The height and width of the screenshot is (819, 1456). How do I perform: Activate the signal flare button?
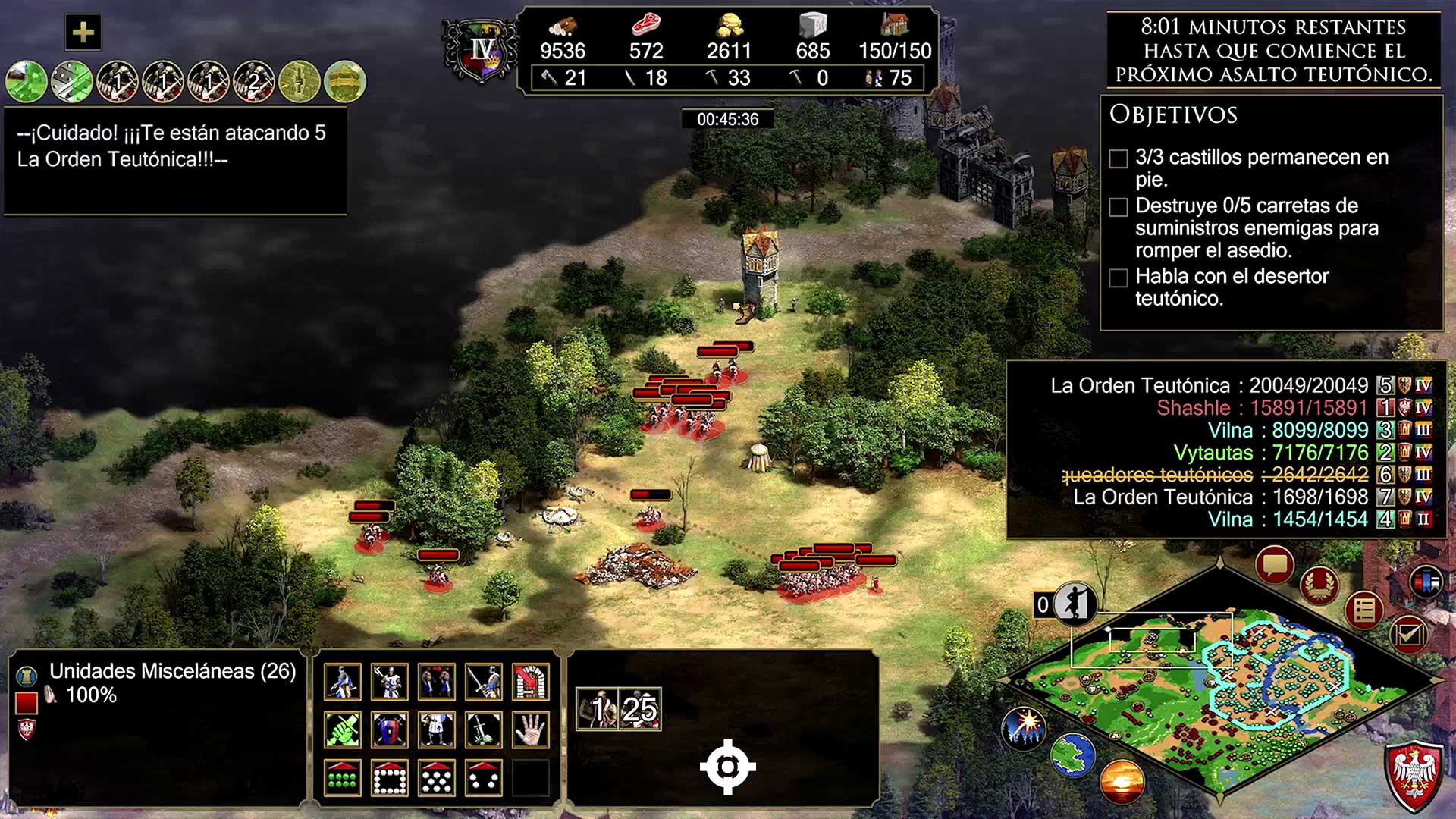1025,729
